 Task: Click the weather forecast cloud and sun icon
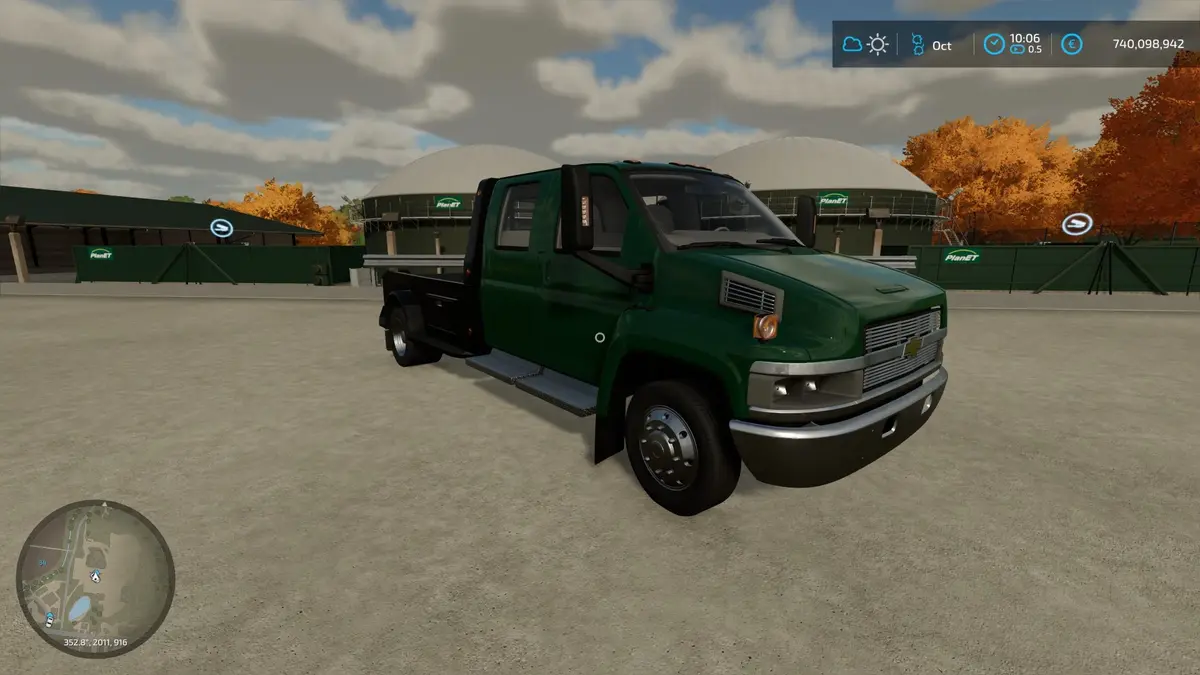click(866, 44)
